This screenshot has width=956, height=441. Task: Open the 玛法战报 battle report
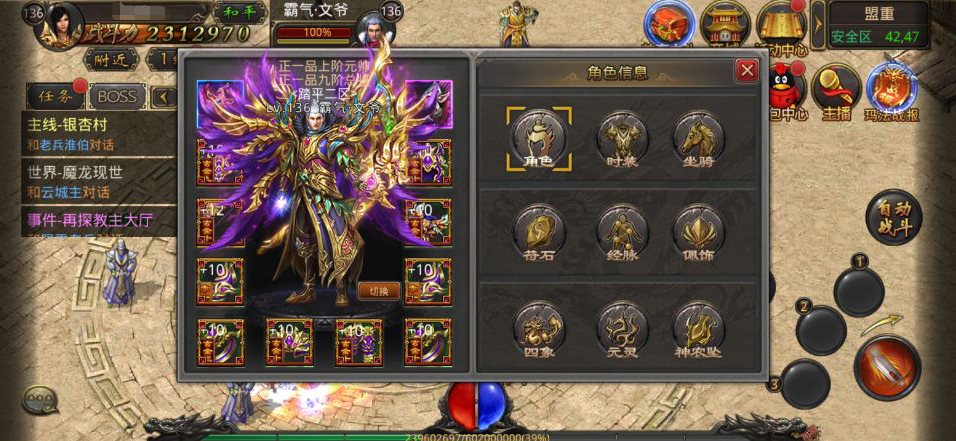point(891,92)
